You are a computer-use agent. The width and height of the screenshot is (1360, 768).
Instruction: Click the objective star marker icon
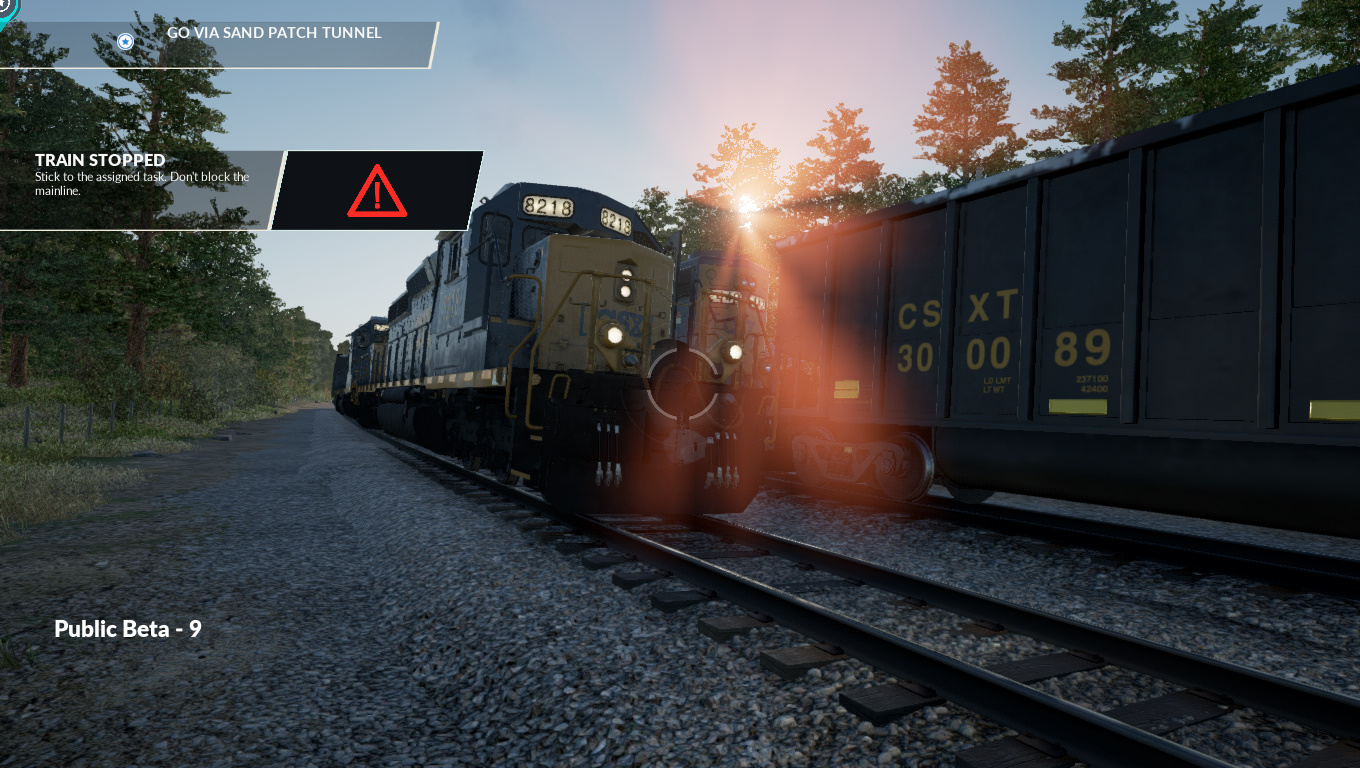(125, 41)
